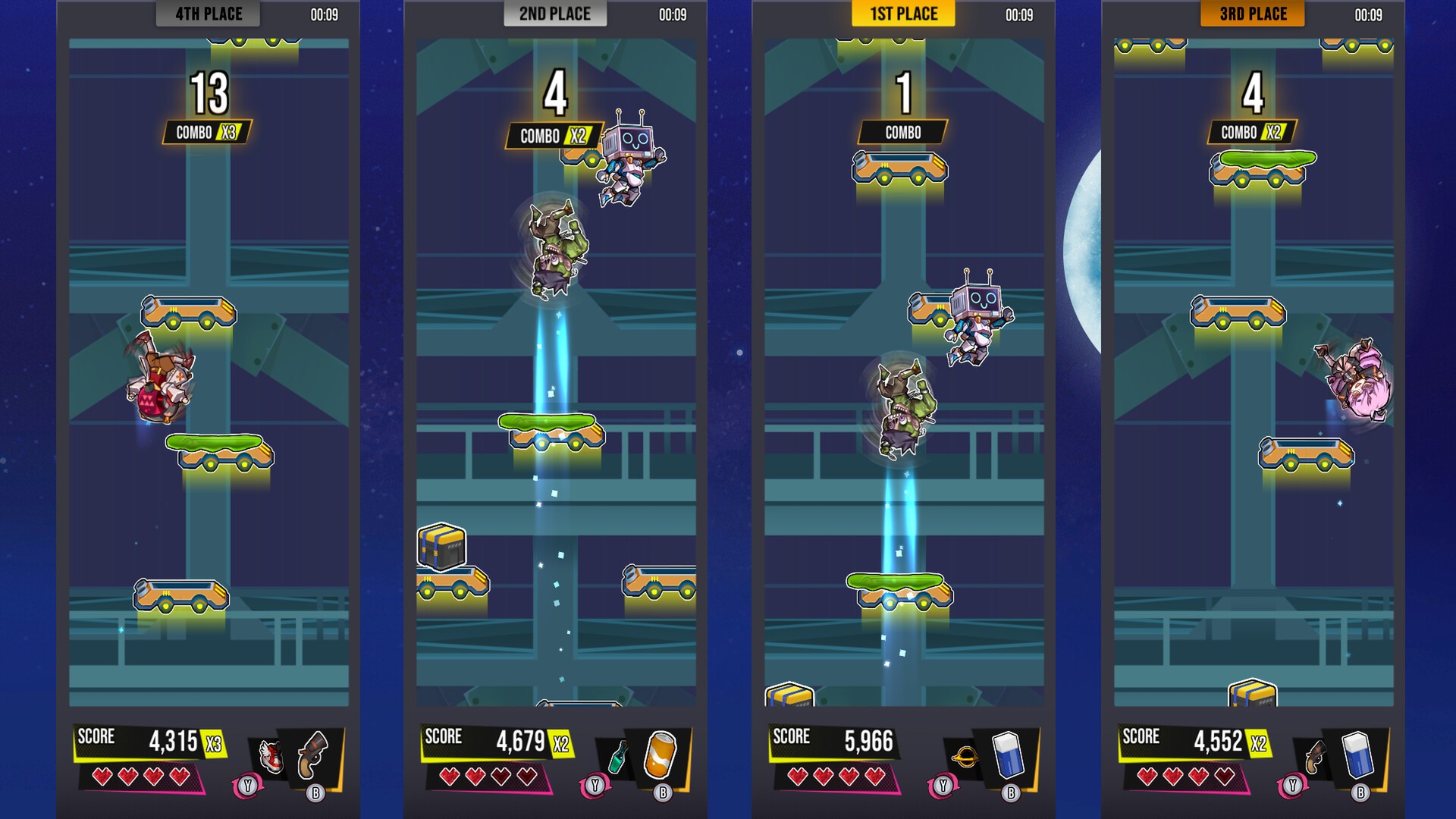Click the SCORE label showing 5,966
This screenshot has width=1456, height=819.
(x=791, y=736)
